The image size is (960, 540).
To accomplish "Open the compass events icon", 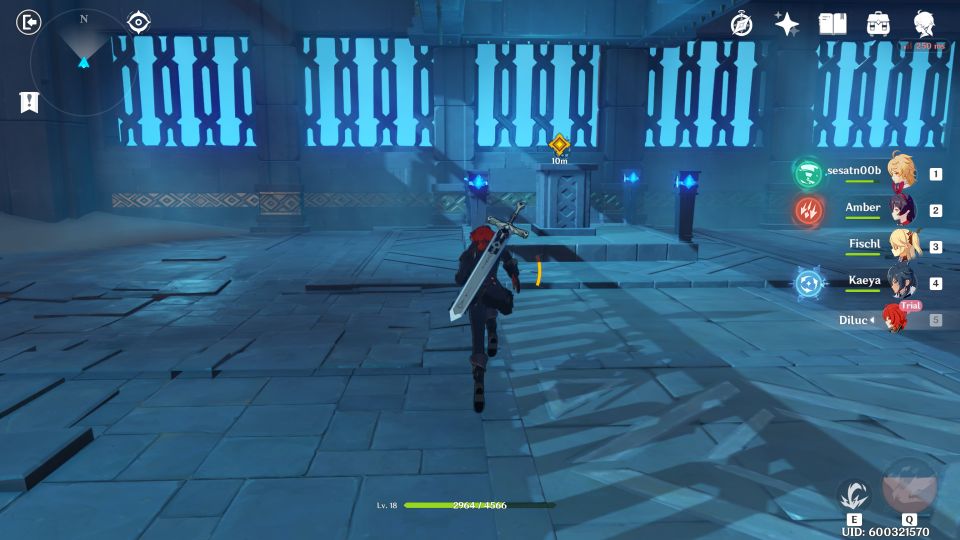I will coord(741,24).
